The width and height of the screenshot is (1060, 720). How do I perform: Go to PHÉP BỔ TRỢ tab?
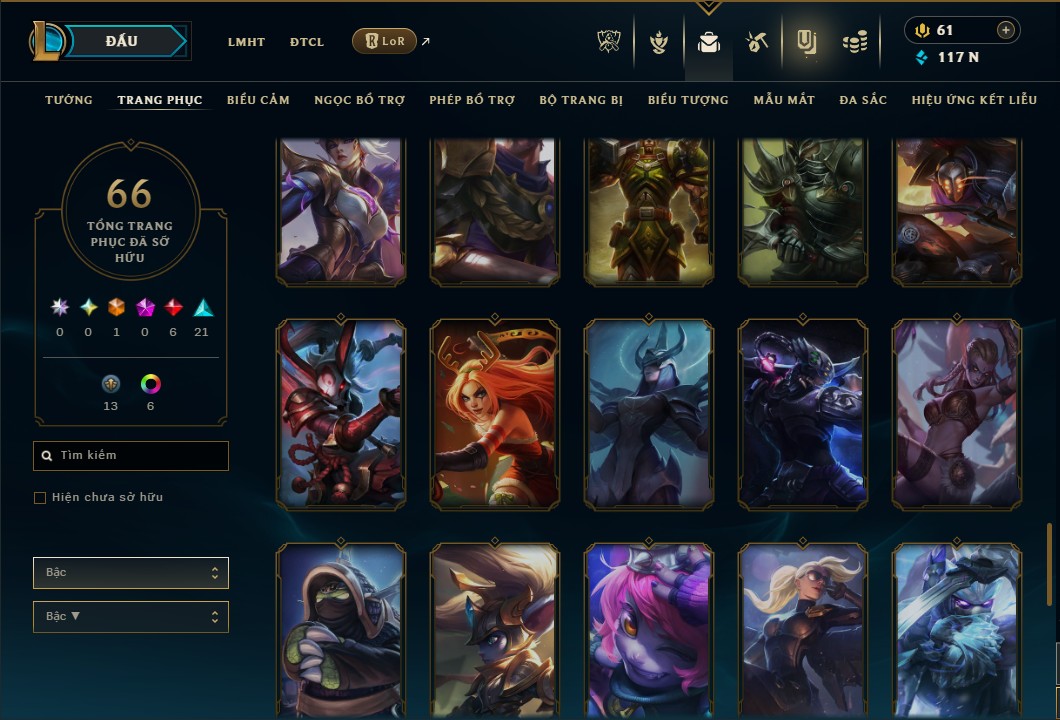[472, 100]
